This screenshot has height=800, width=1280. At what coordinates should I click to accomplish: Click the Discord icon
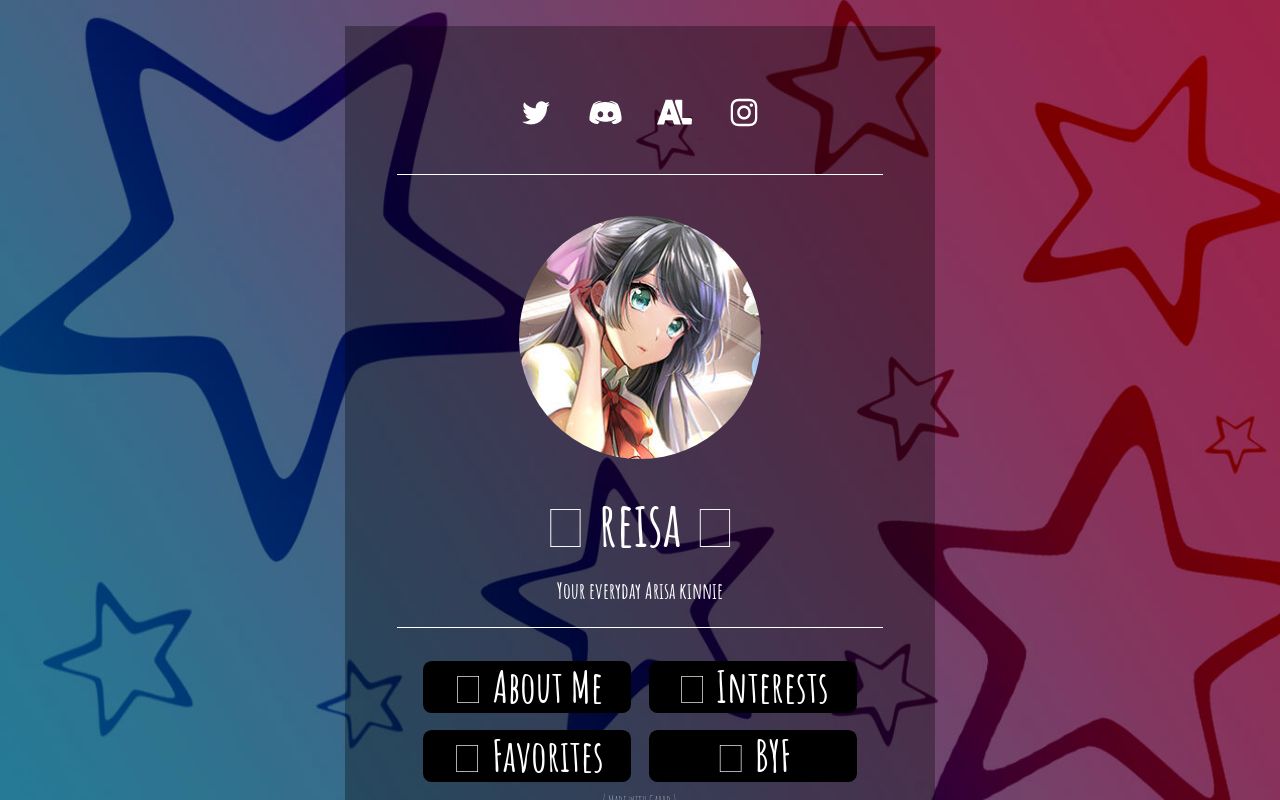(605, 113)
